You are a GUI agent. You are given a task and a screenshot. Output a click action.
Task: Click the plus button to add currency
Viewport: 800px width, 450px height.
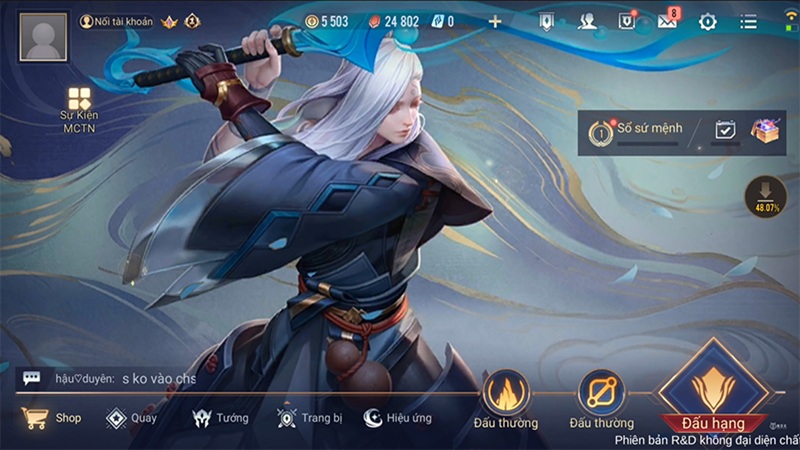click(495, 21)
